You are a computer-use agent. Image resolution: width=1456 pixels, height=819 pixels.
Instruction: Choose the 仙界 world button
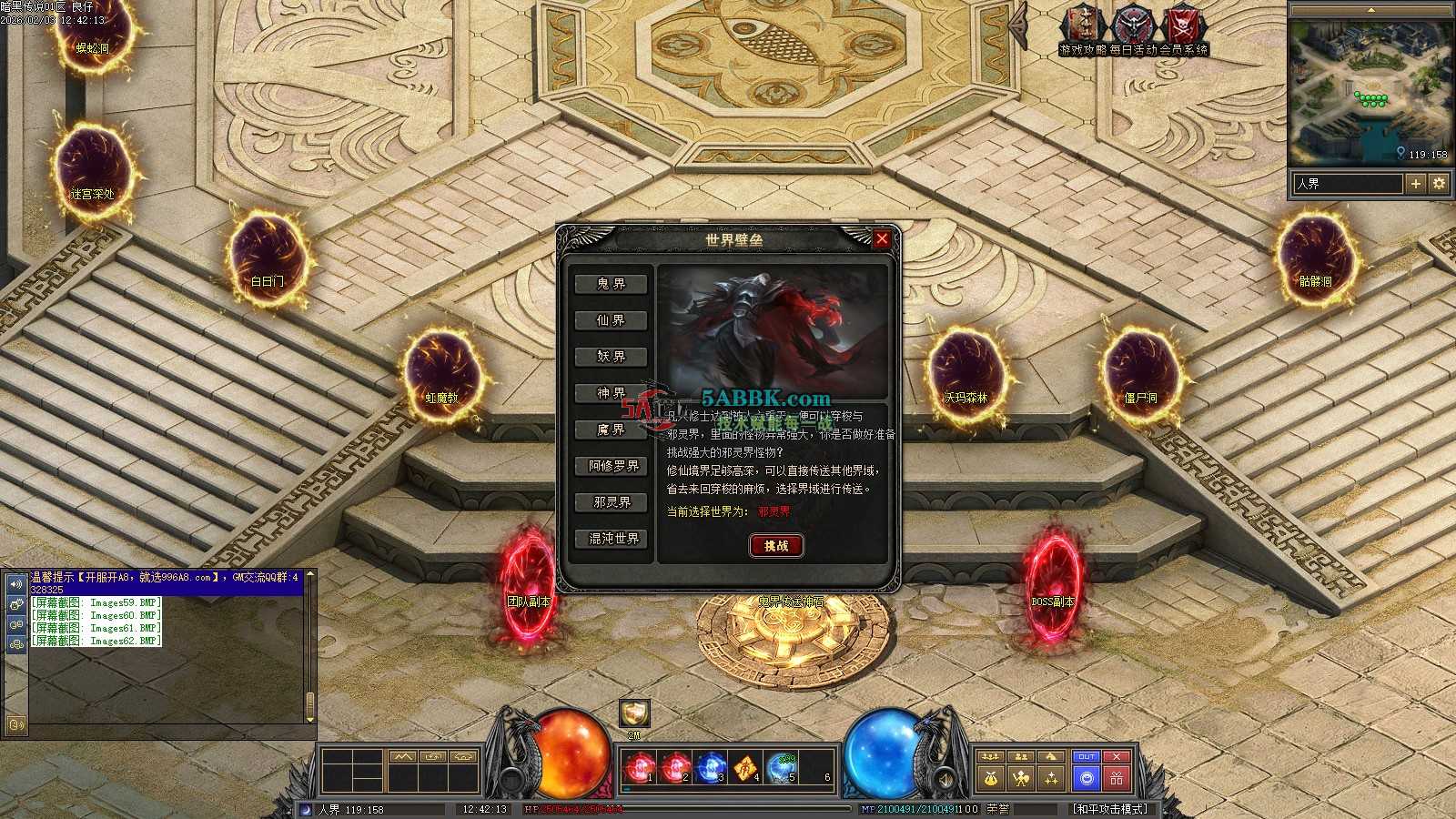[612, 320]
